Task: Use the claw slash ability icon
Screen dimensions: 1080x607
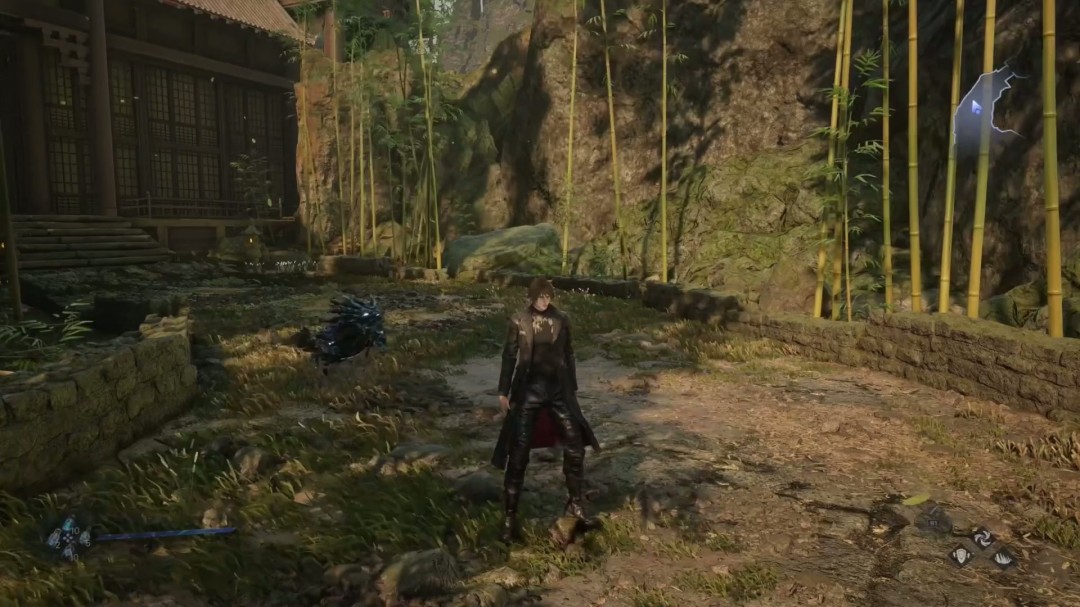Action: click(1003, 559)
